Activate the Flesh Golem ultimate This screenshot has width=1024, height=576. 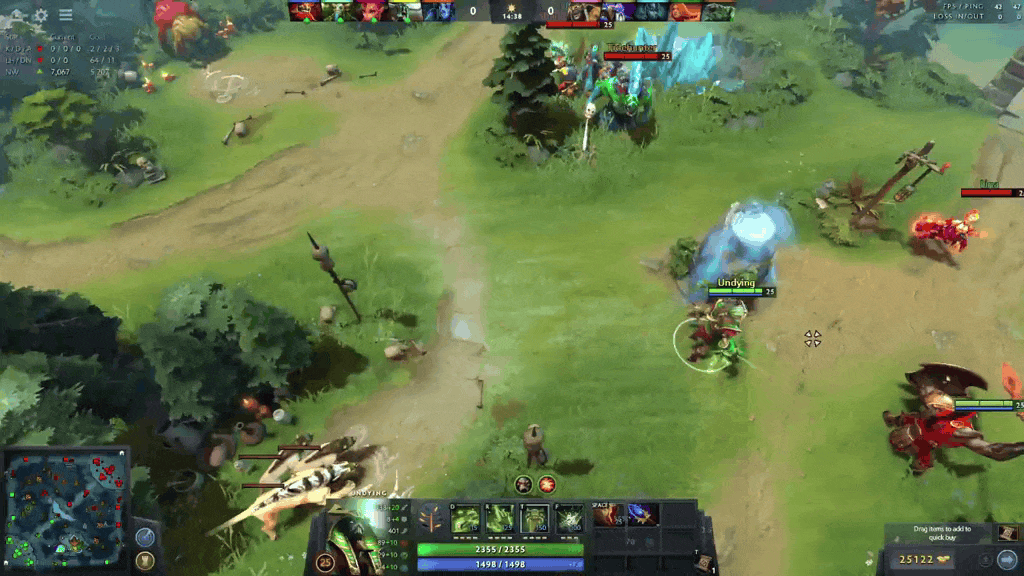(569, 518)
